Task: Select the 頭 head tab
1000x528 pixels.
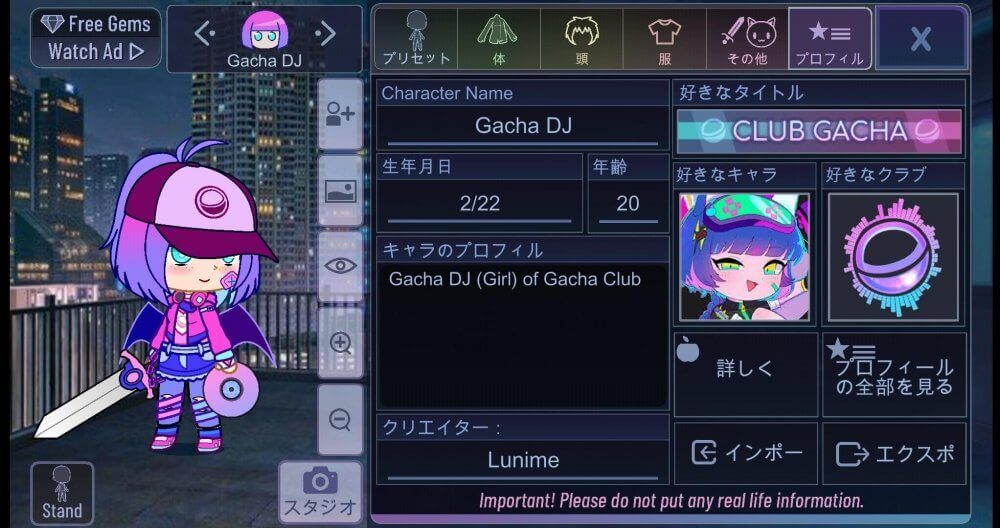Action: pyautogui.click(x=581, y=39)
